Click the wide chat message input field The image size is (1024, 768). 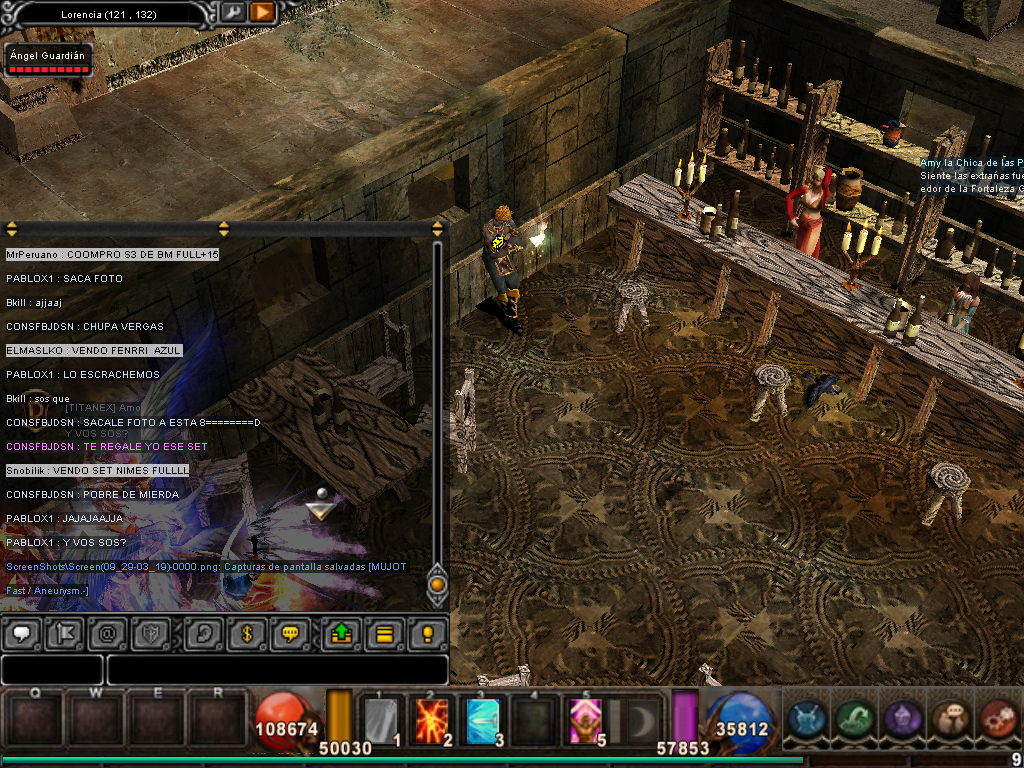[277, 669]
